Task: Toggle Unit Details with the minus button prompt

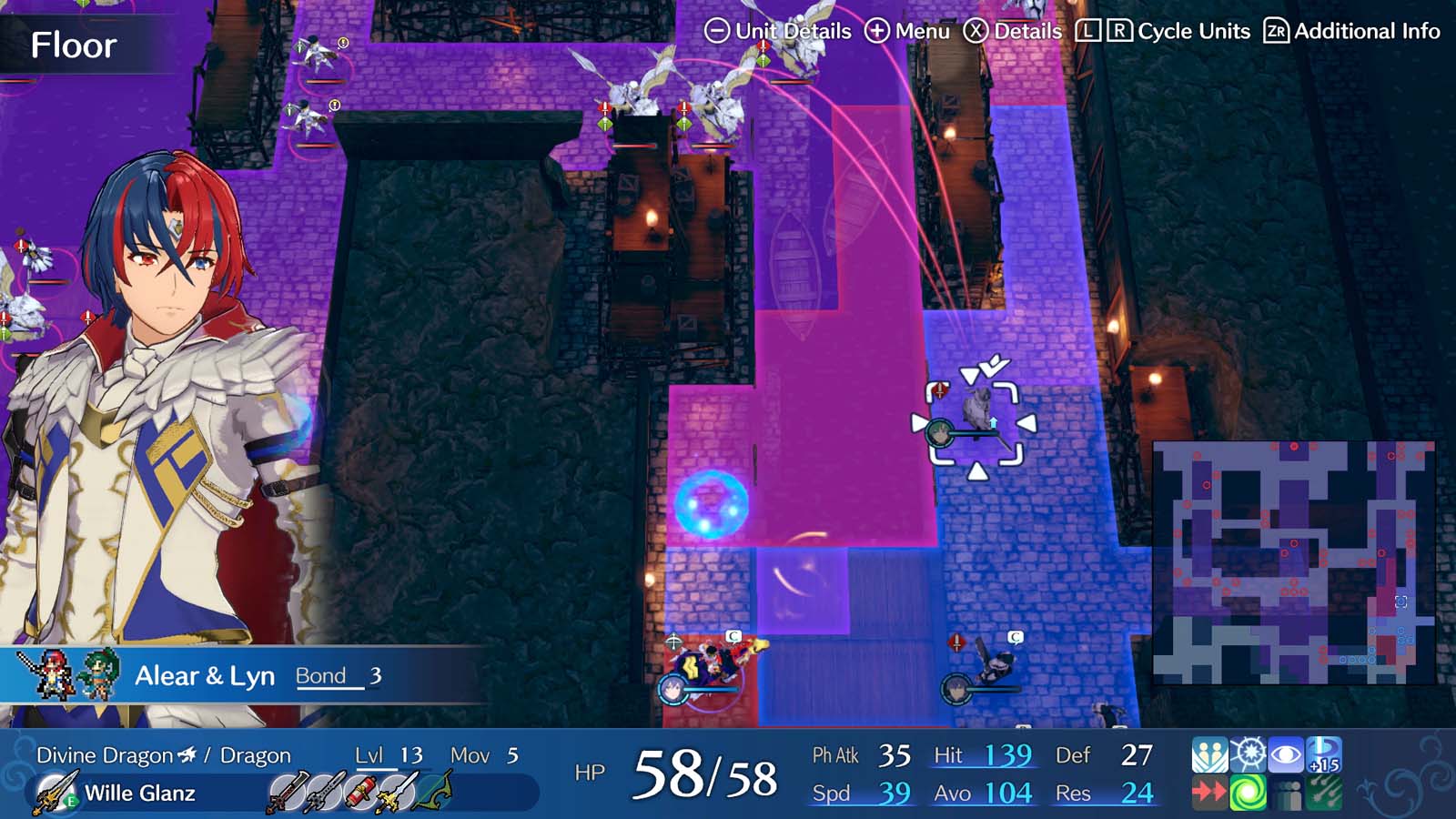Action: pyautogui.click(x=718, y=30)
